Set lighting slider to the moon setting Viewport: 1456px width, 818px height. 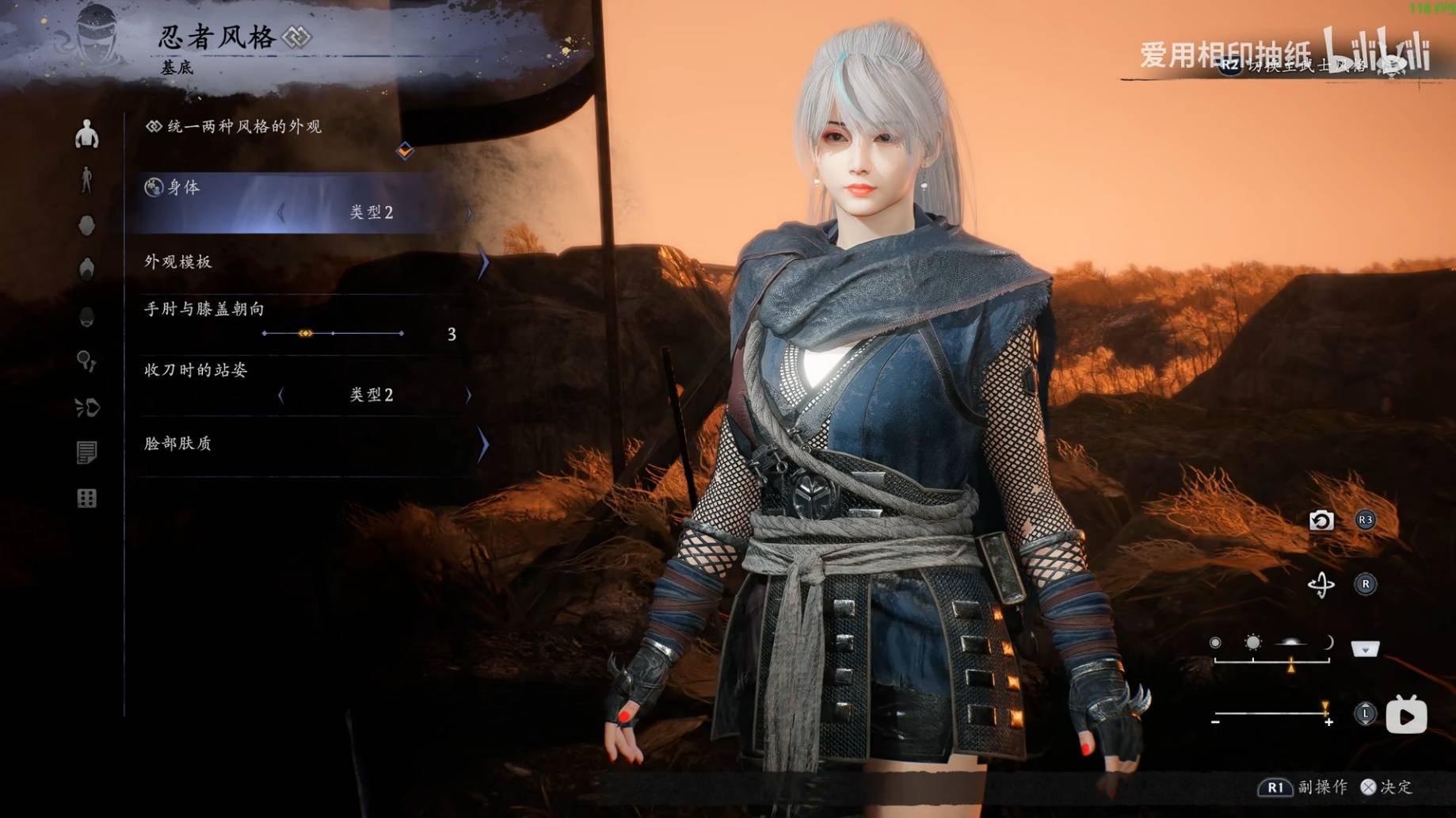point(1328,643)
